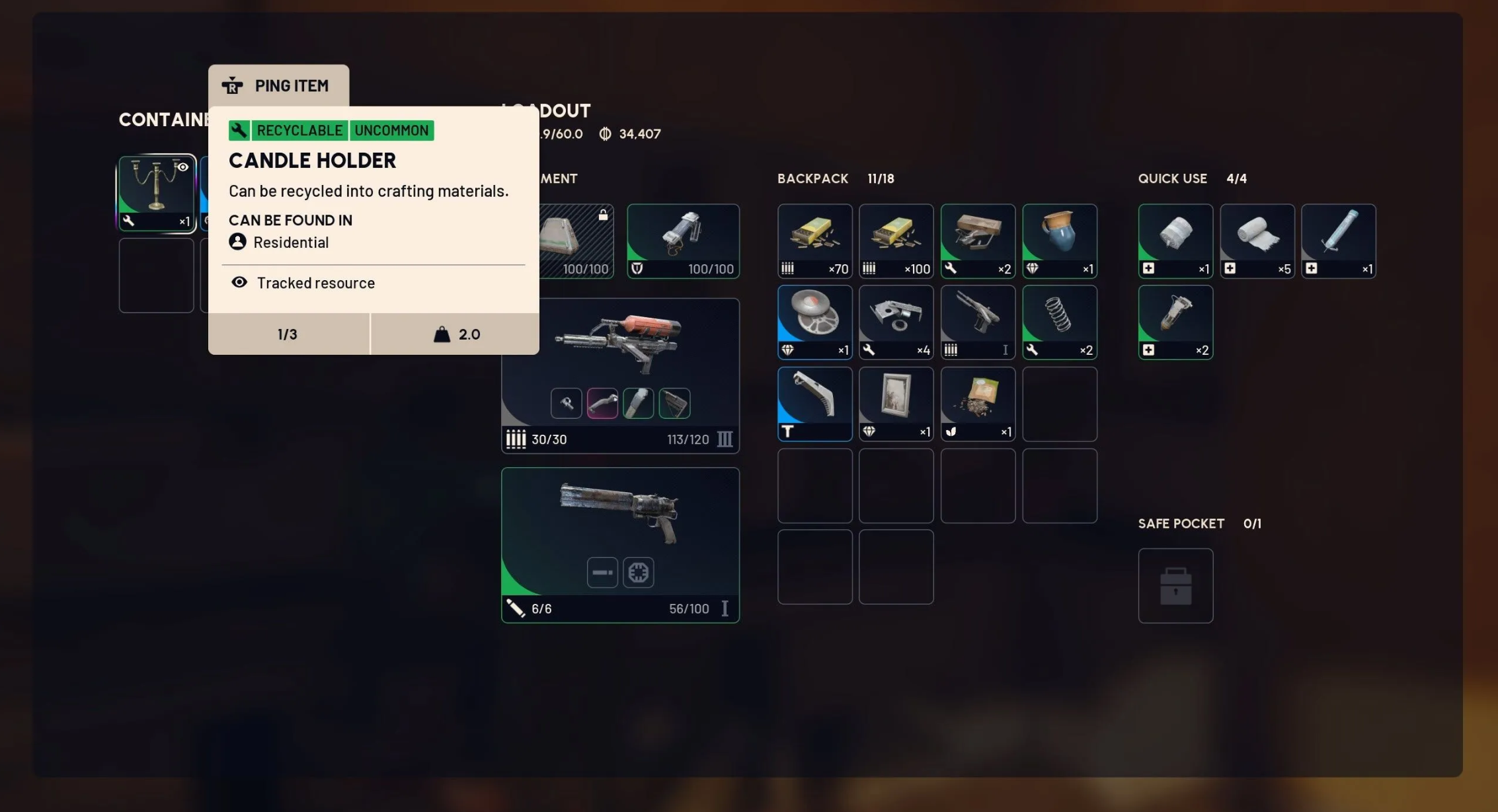The image size is (1498, 812).
Task: Ping the Candle Holder item
Action: point(278,86)
